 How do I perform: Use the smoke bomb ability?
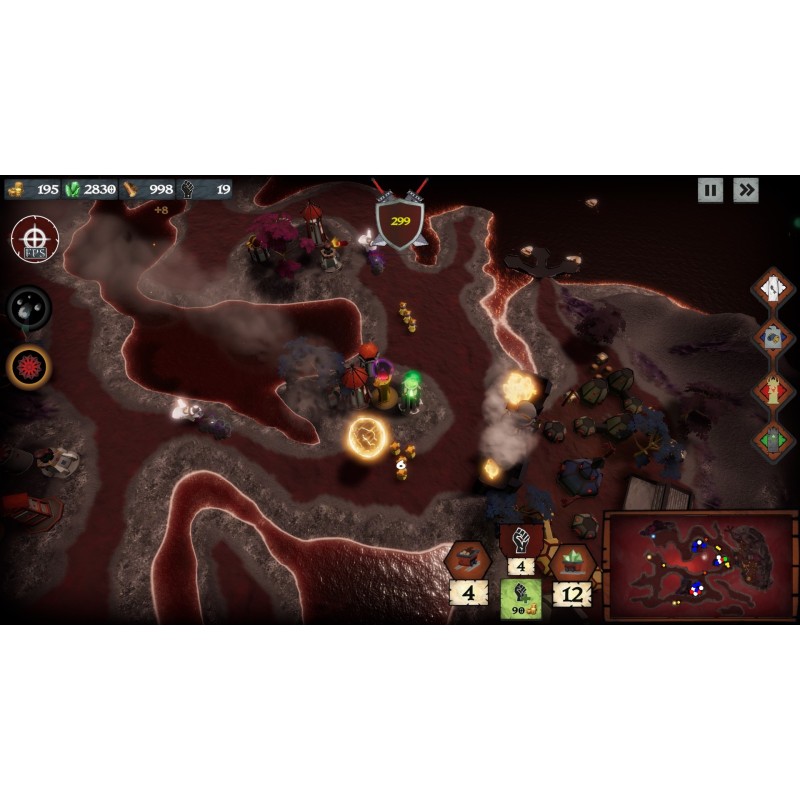coord(29,308)
